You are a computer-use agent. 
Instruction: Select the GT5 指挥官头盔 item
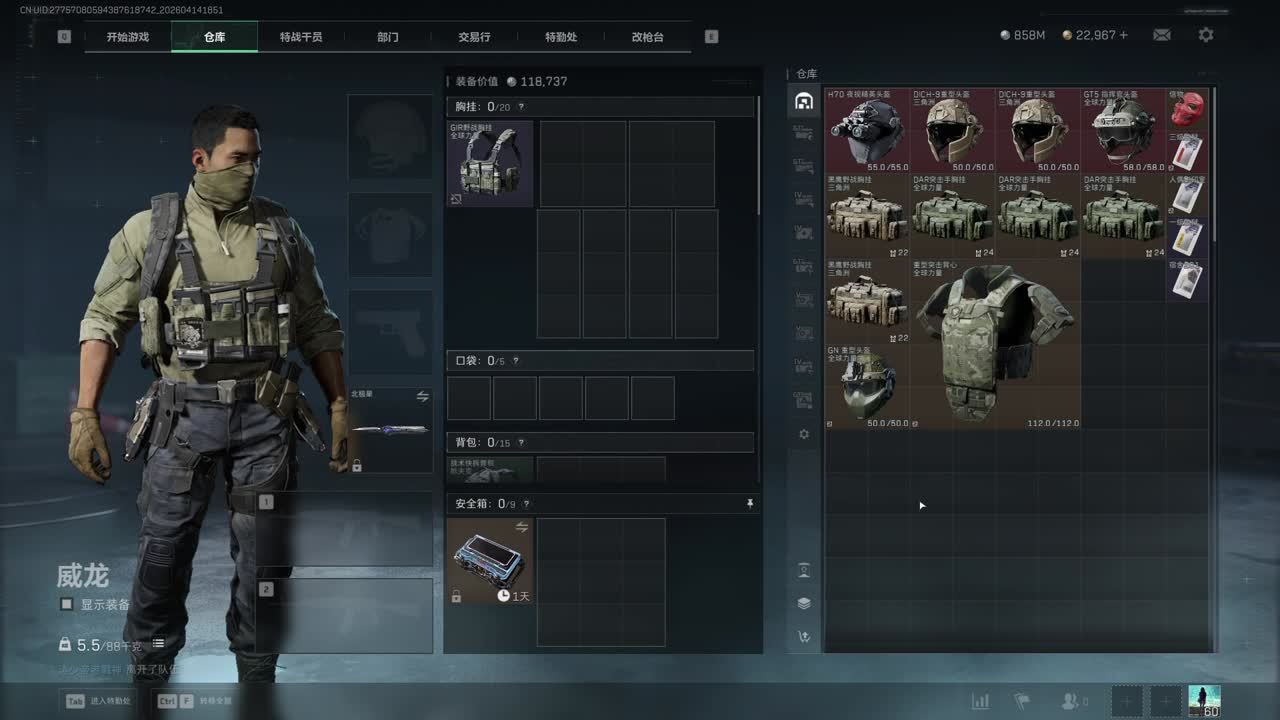coord(1123,131)
